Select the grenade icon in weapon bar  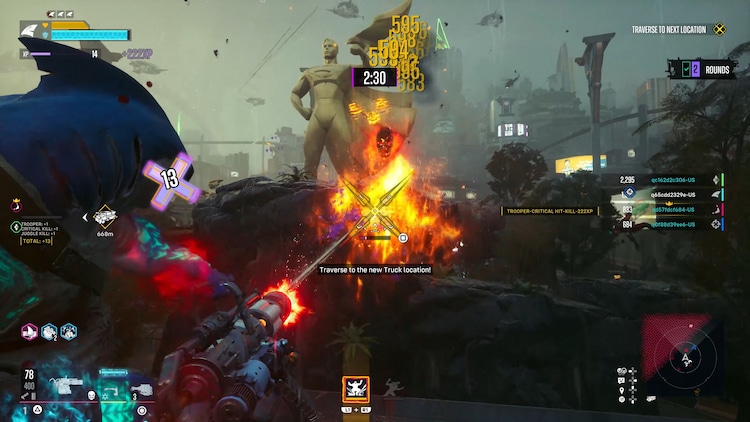click(143, 386)
